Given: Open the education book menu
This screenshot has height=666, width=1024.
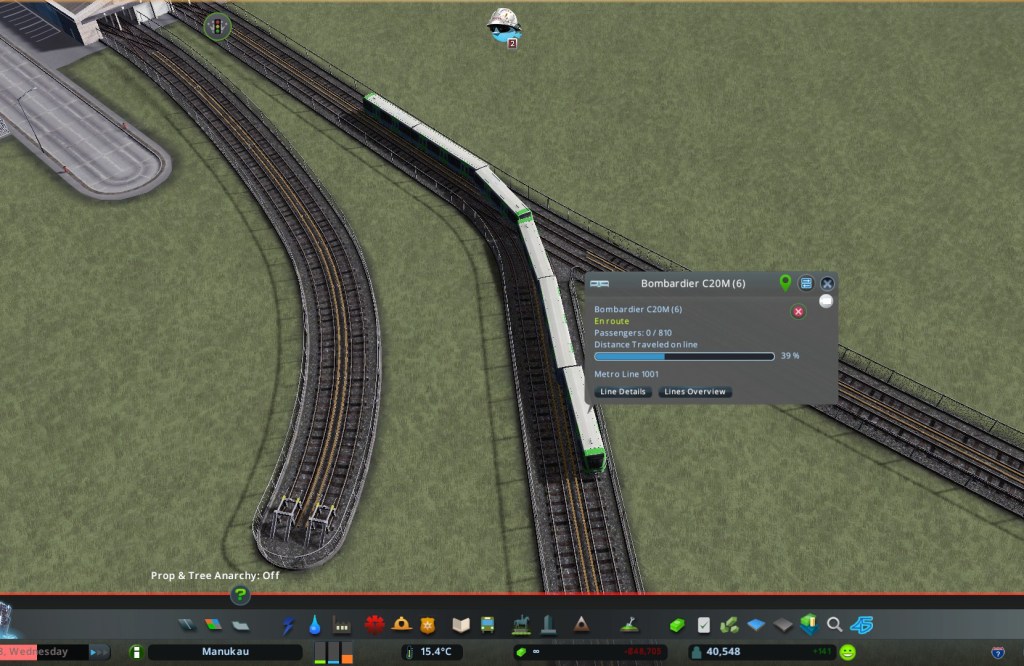Looking at the screenshot, I should 460,625.
